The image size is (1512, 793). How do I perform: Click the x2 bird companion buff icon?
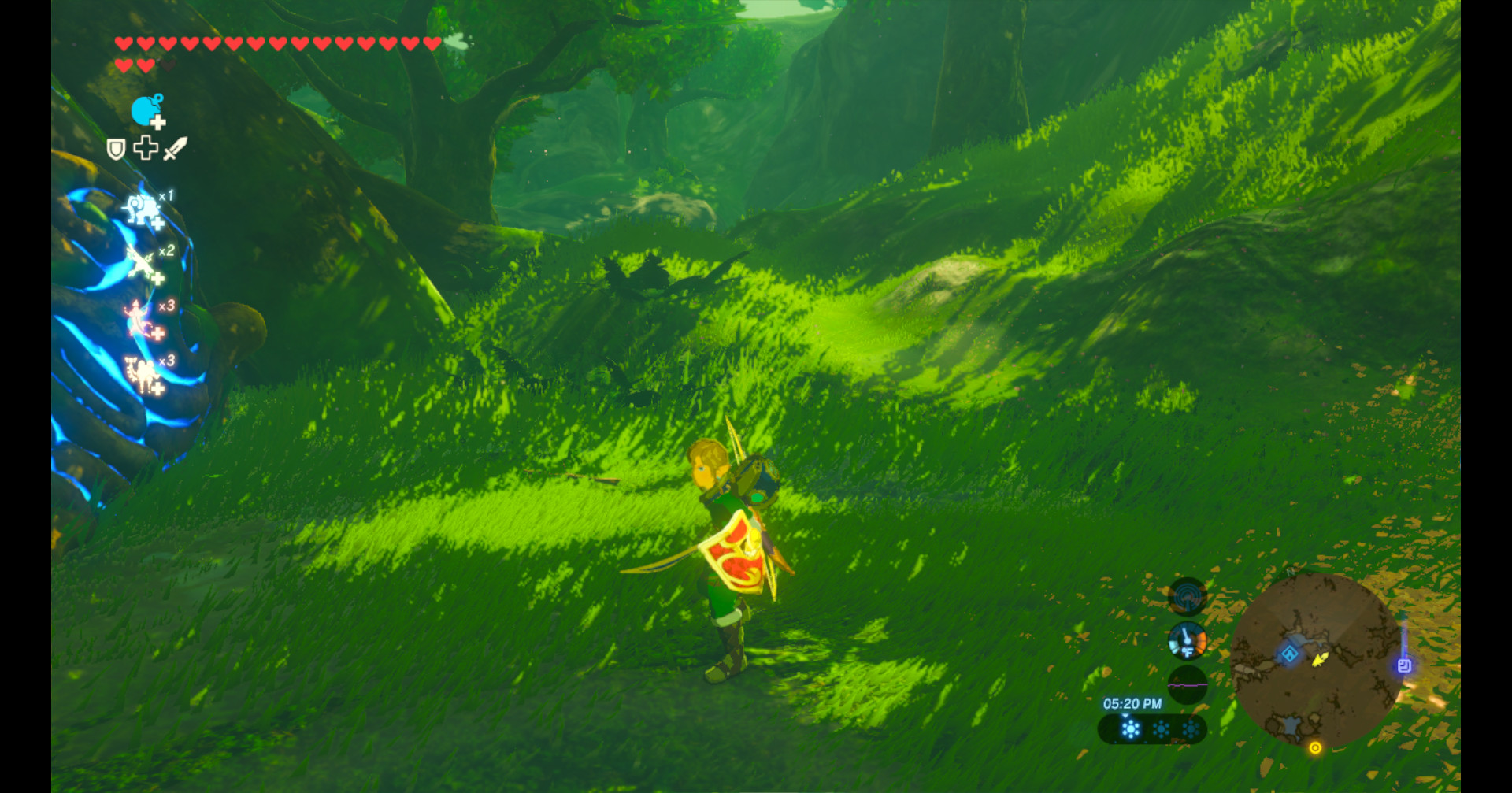[x=139, y=262]
